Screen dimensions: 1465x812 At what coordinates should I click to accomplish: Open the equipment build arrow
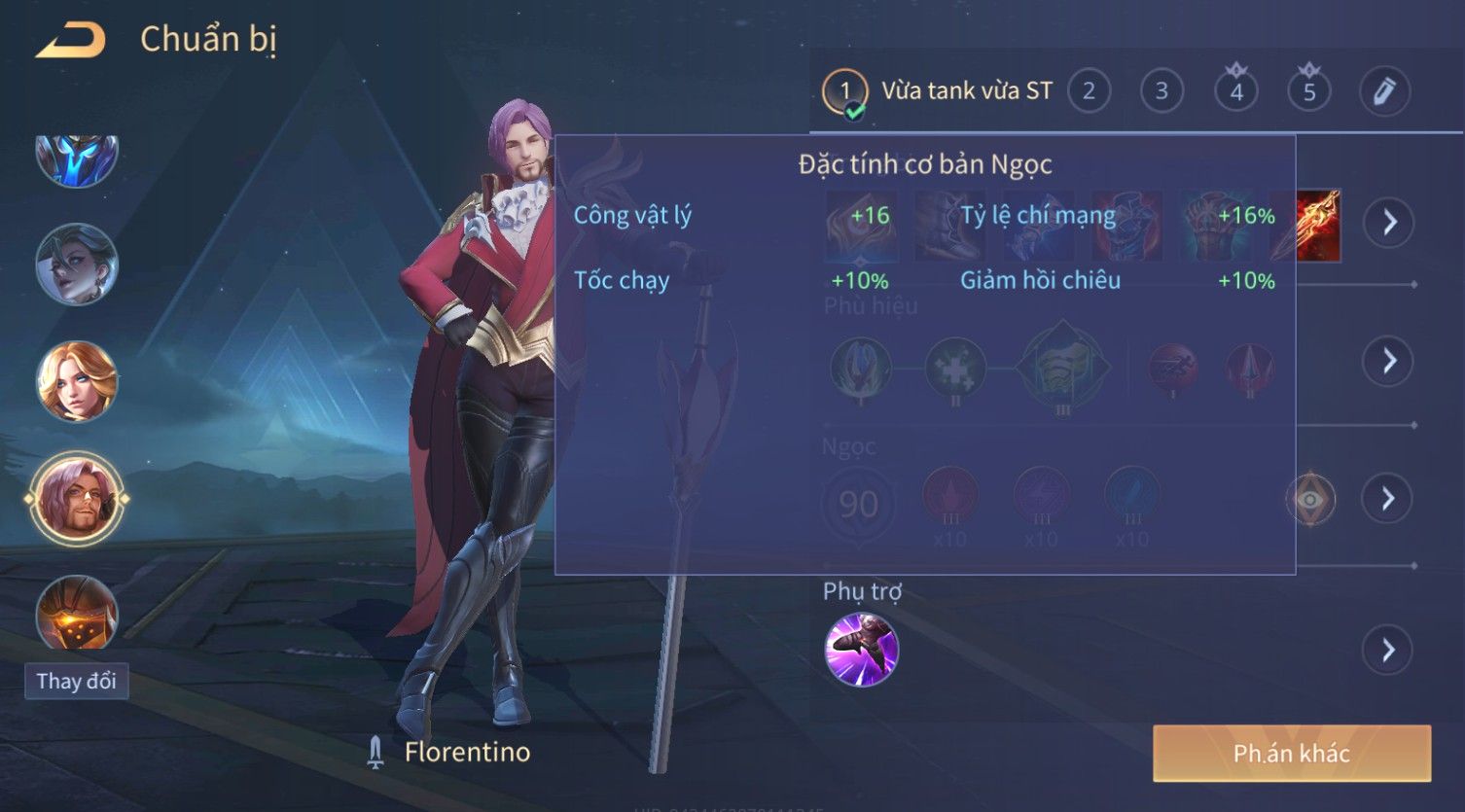(1388, 223)
